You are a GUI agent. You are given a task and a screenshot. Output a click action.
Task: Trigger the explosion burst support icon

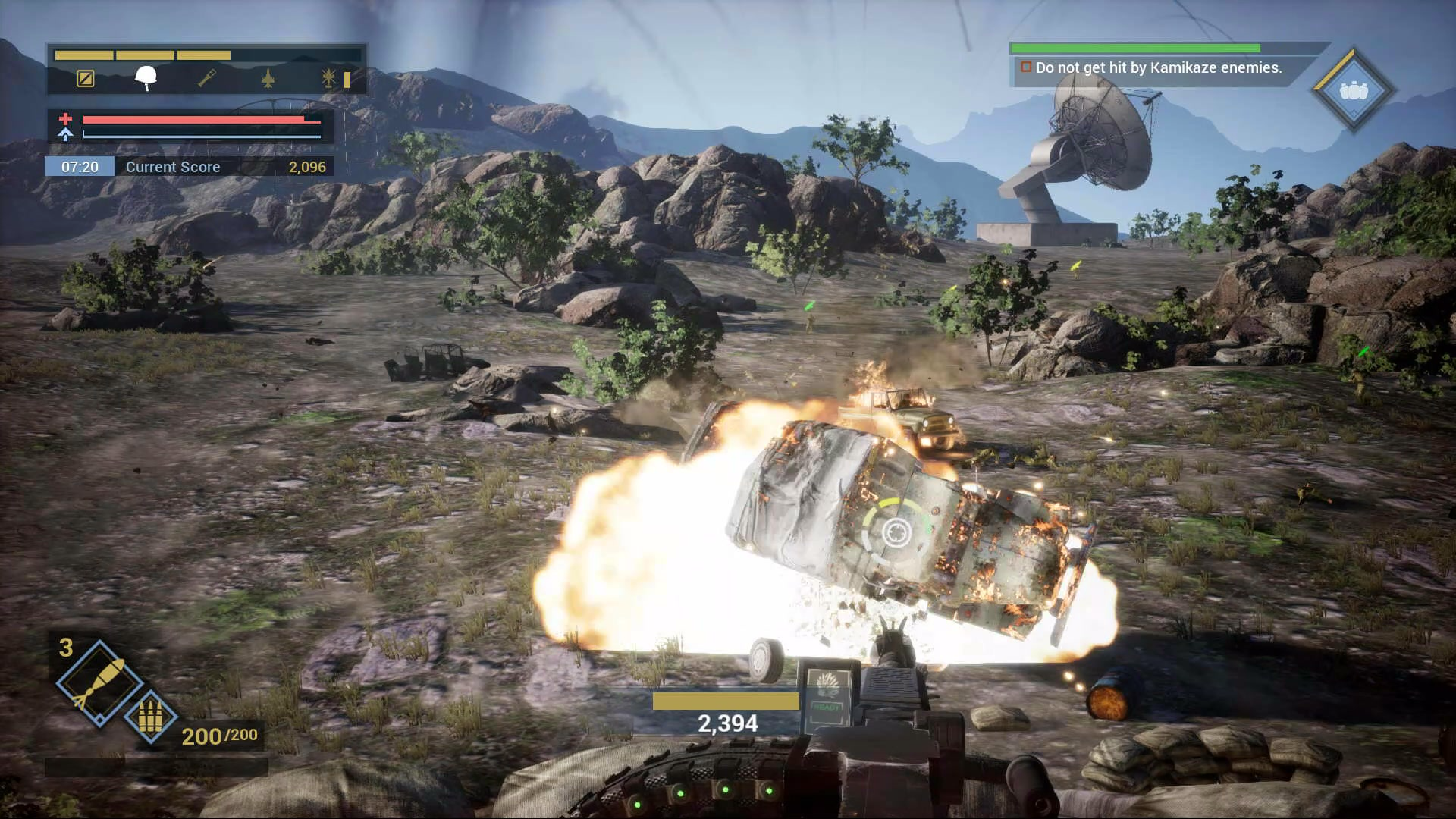[x=328, y=78]
